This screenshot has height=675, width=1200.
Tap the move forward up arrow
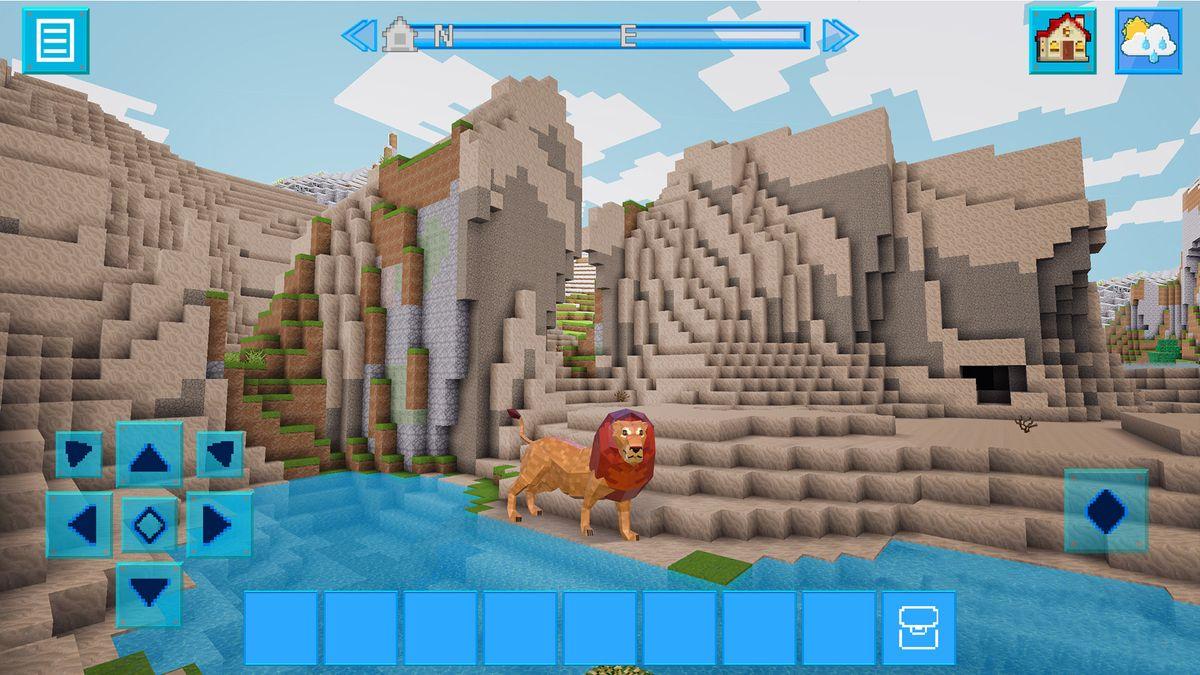(x=149, y=455)
